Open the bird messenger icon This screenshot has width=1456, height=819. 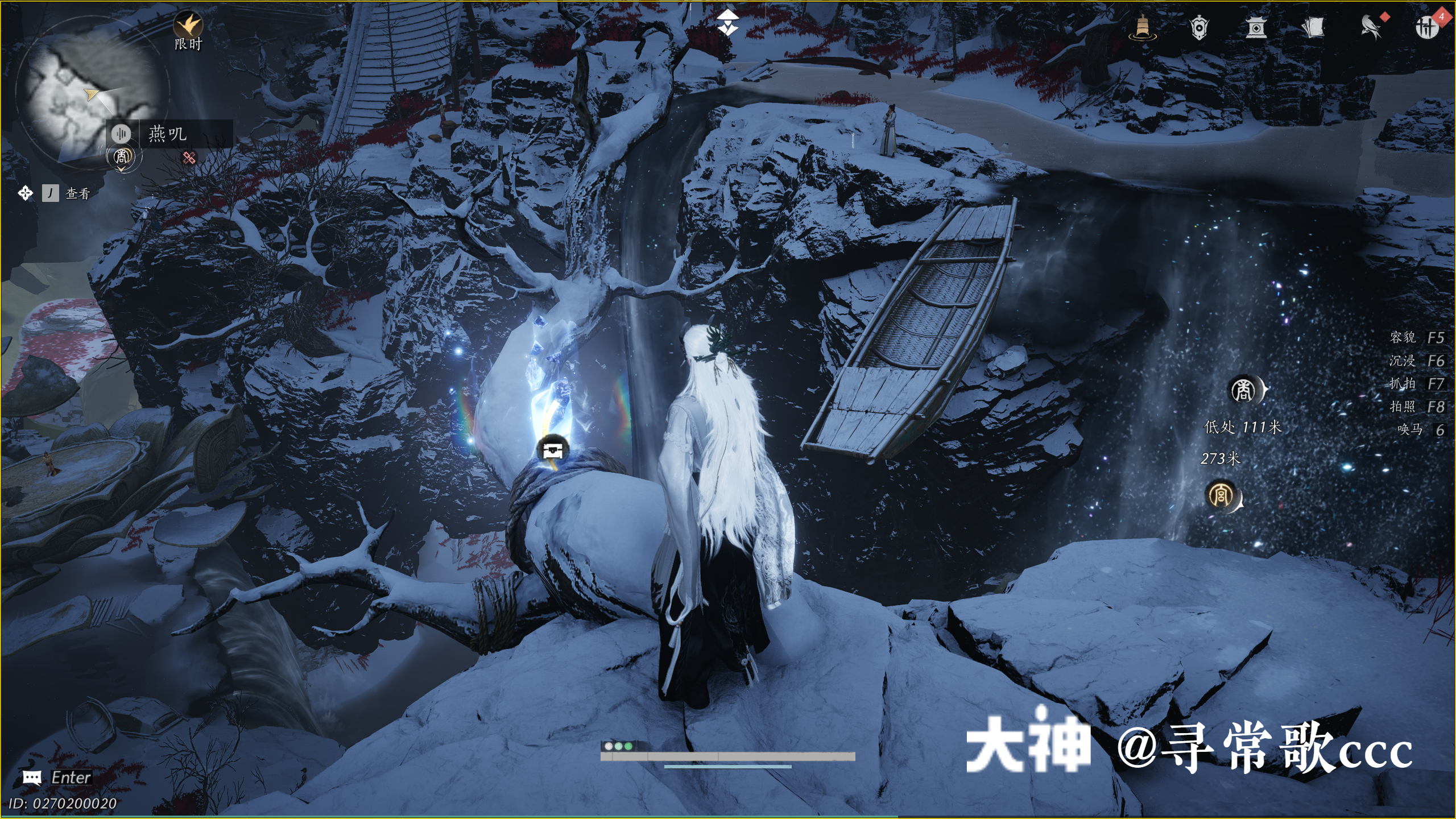point(1371,27)
